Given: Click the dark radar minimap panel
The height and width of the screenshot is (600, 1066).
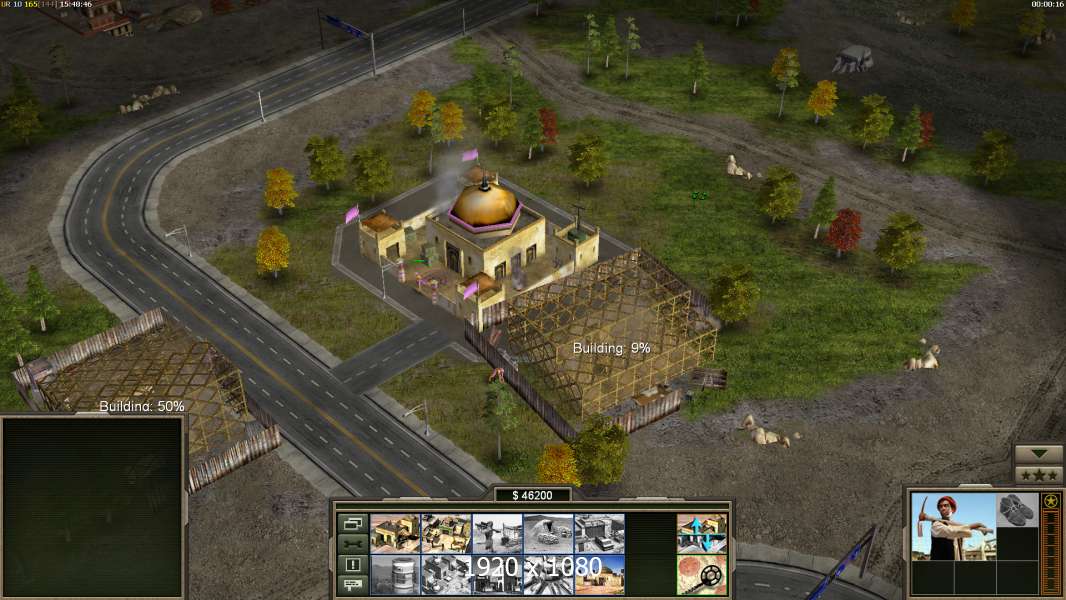Looking at the screenshot, I should click(93, 506).
